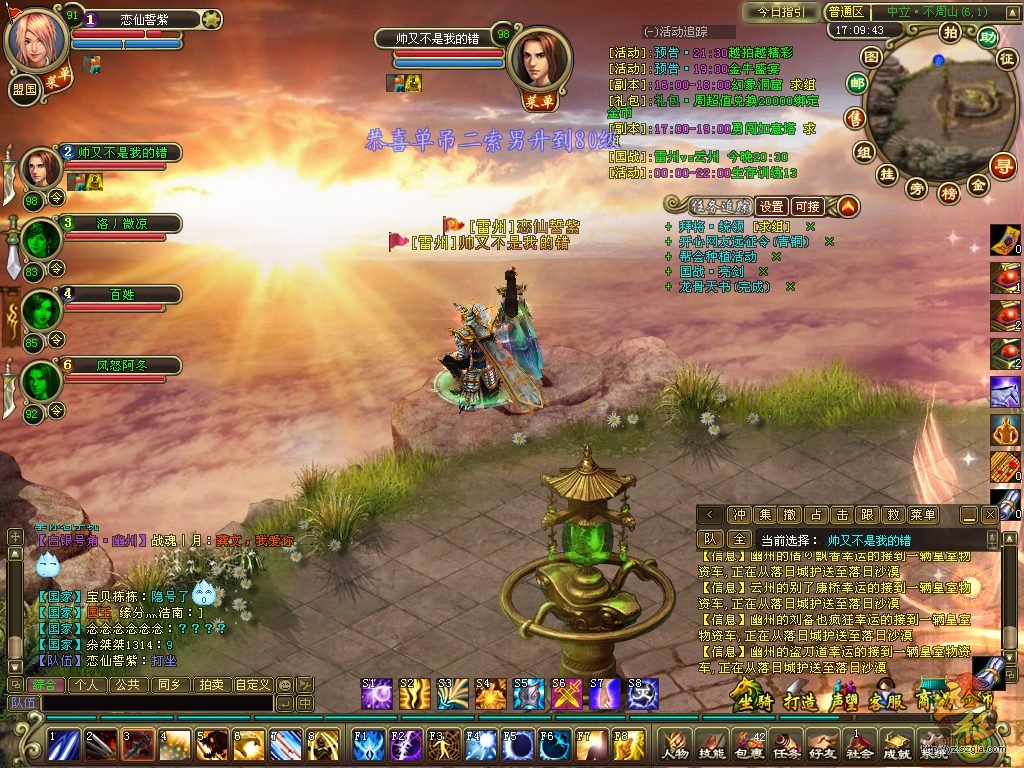The image size is (1024, 768).
Task: Open the 包裹 bag inventory
Action: coord(747,745)
